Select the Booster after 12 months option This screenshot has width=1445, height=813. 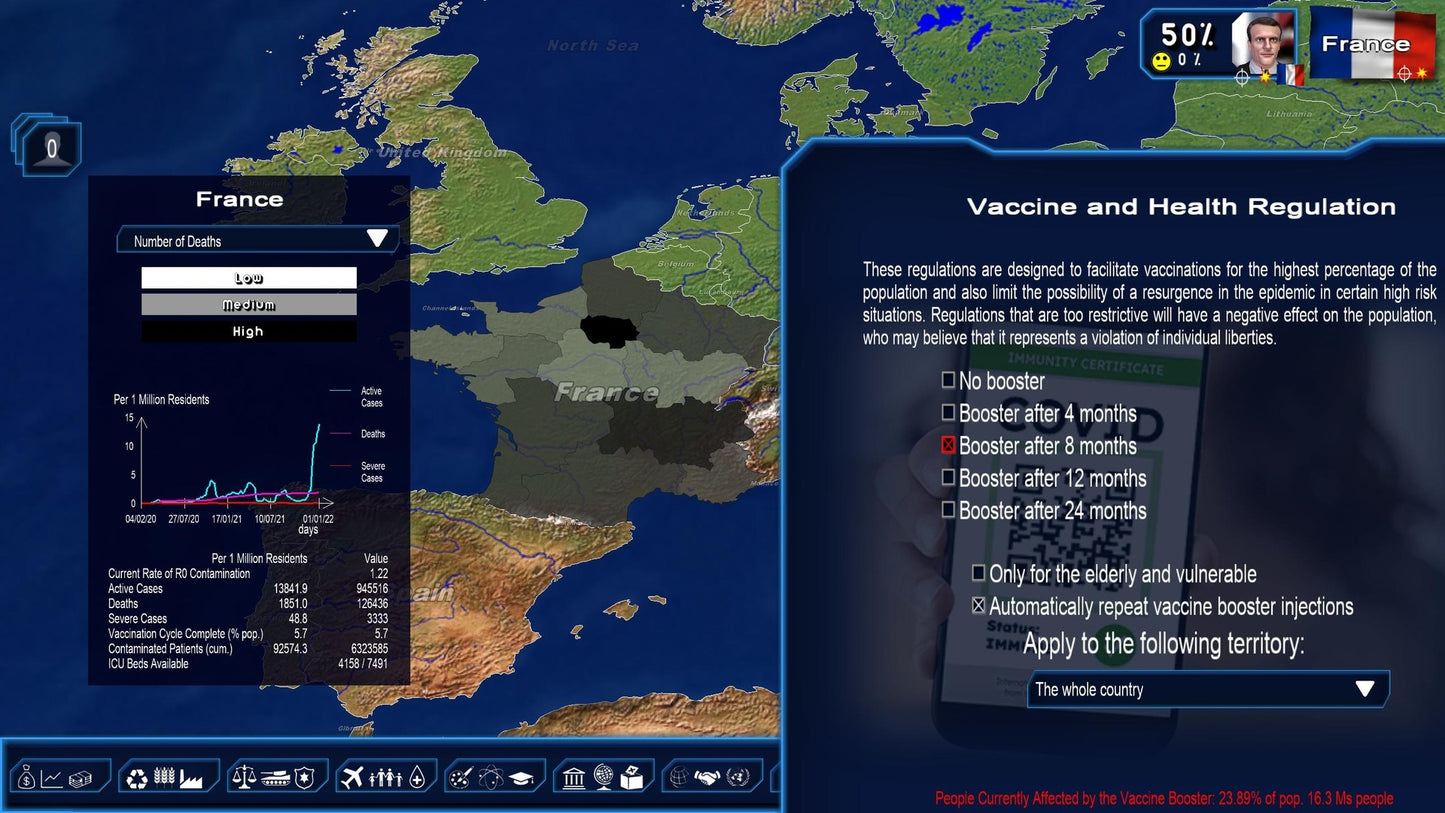coord(946,478)
